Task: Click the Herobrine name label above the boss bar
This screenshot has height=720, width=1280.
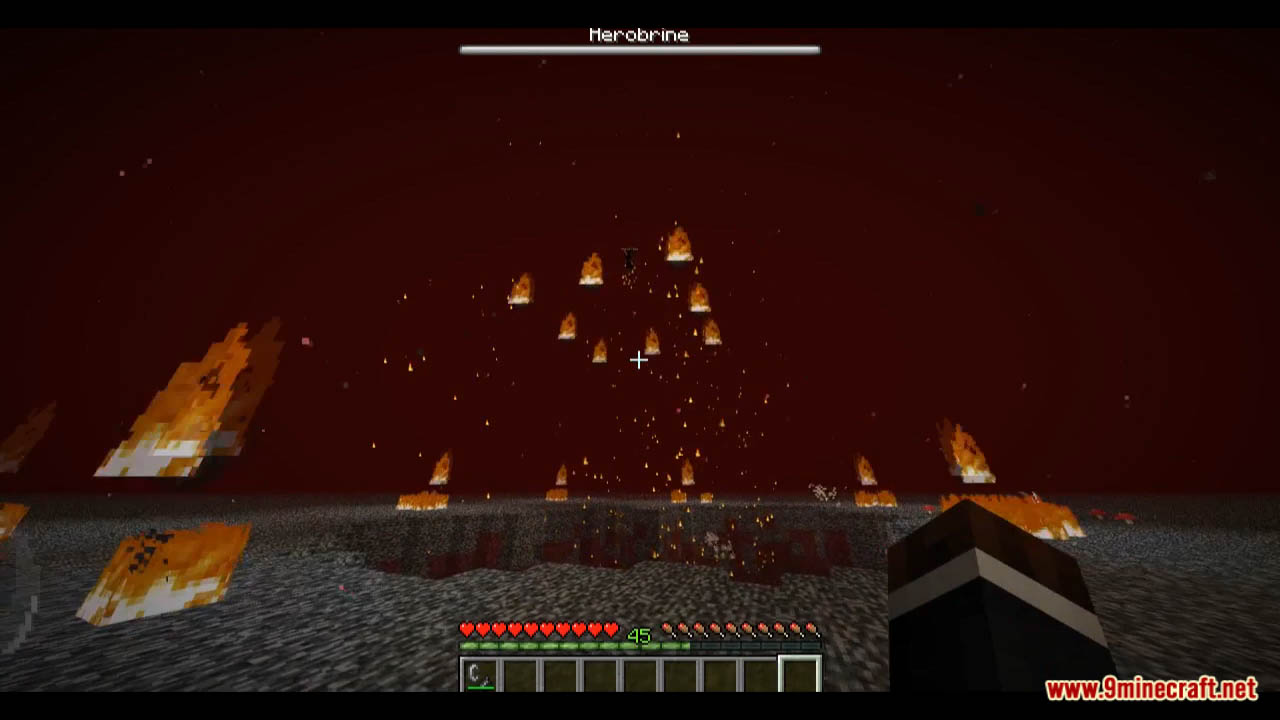Action: pos(639,33)
